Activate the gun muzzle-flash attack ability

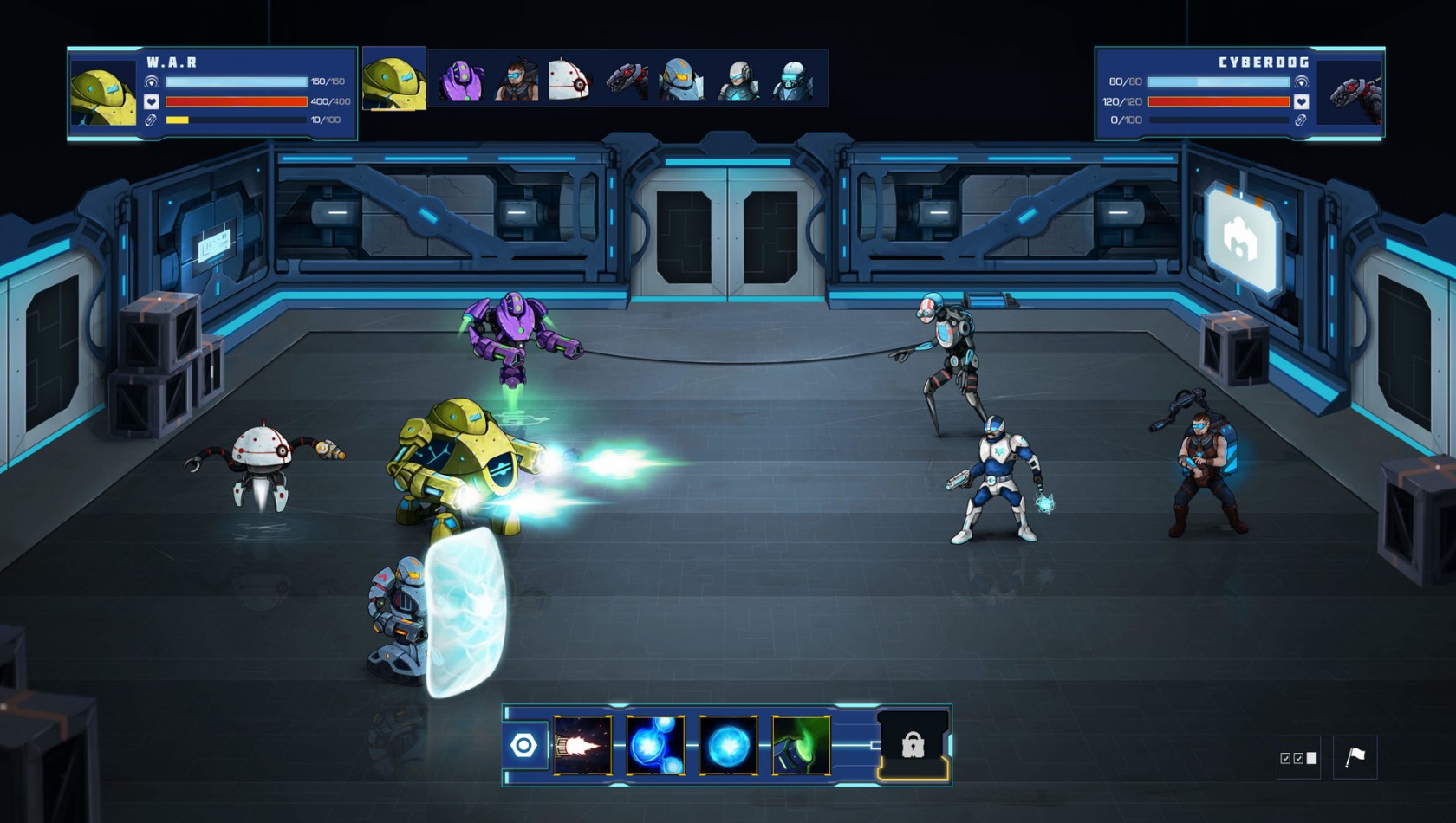pos(582,745)
